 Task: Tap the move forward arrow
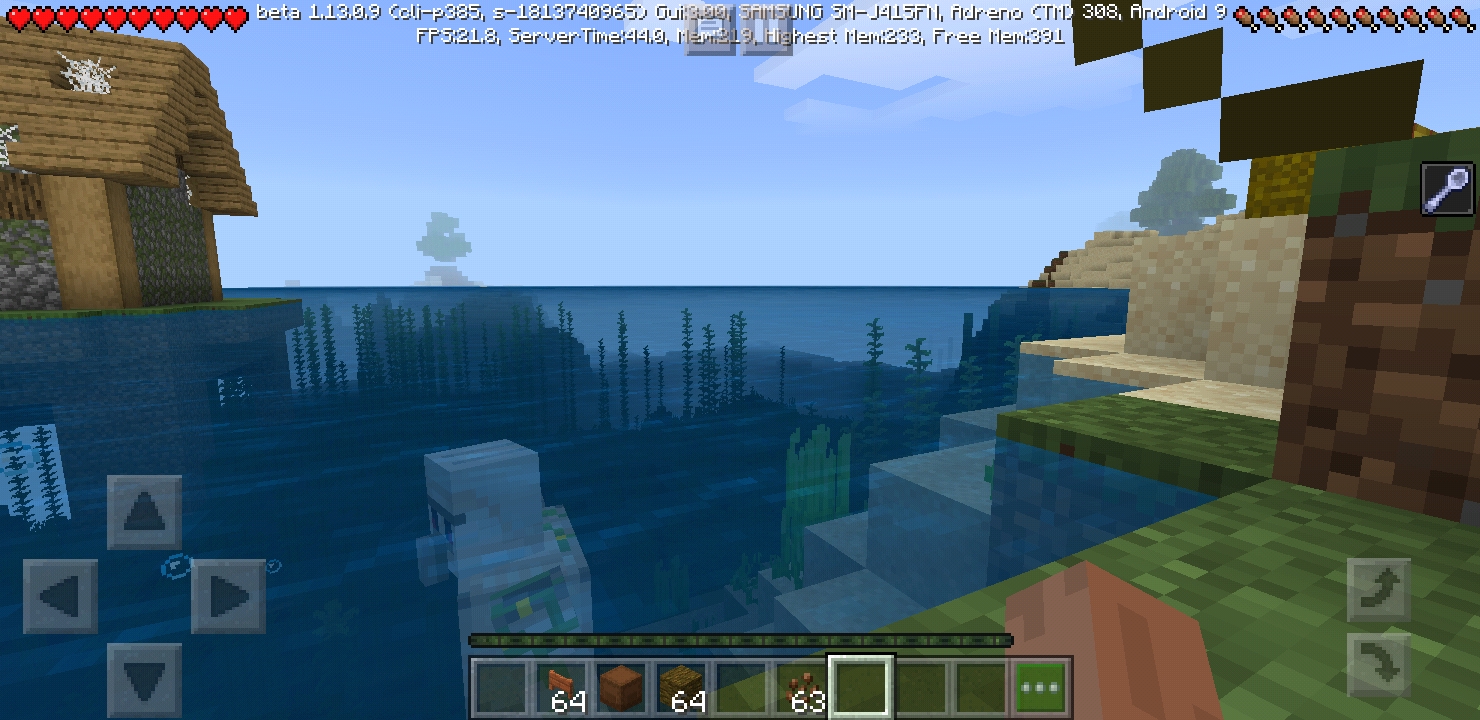click(144, 513)
